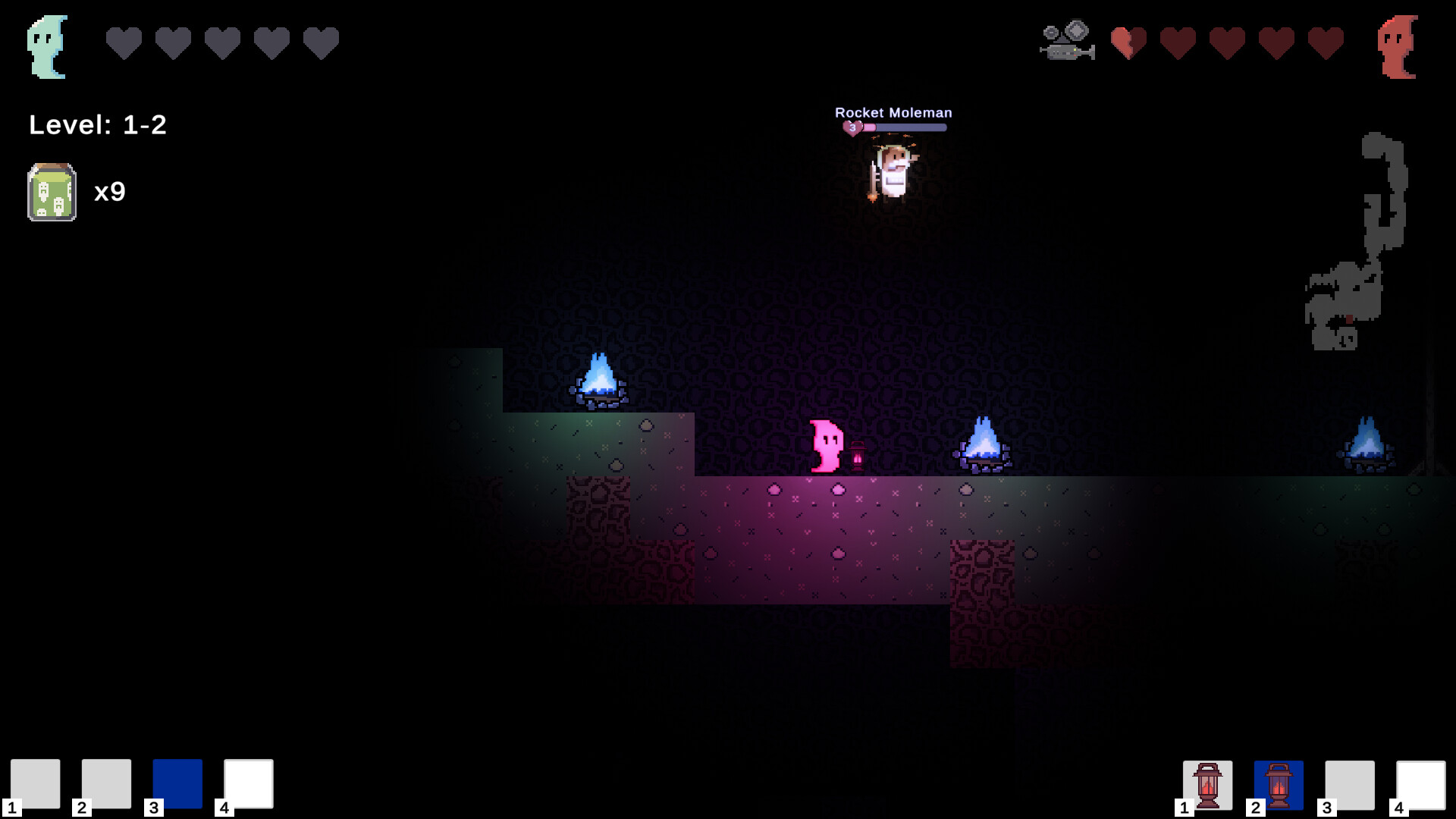Click the pink ghost character
This screenshot has width=1456, height=819.
tap(825, 446)
